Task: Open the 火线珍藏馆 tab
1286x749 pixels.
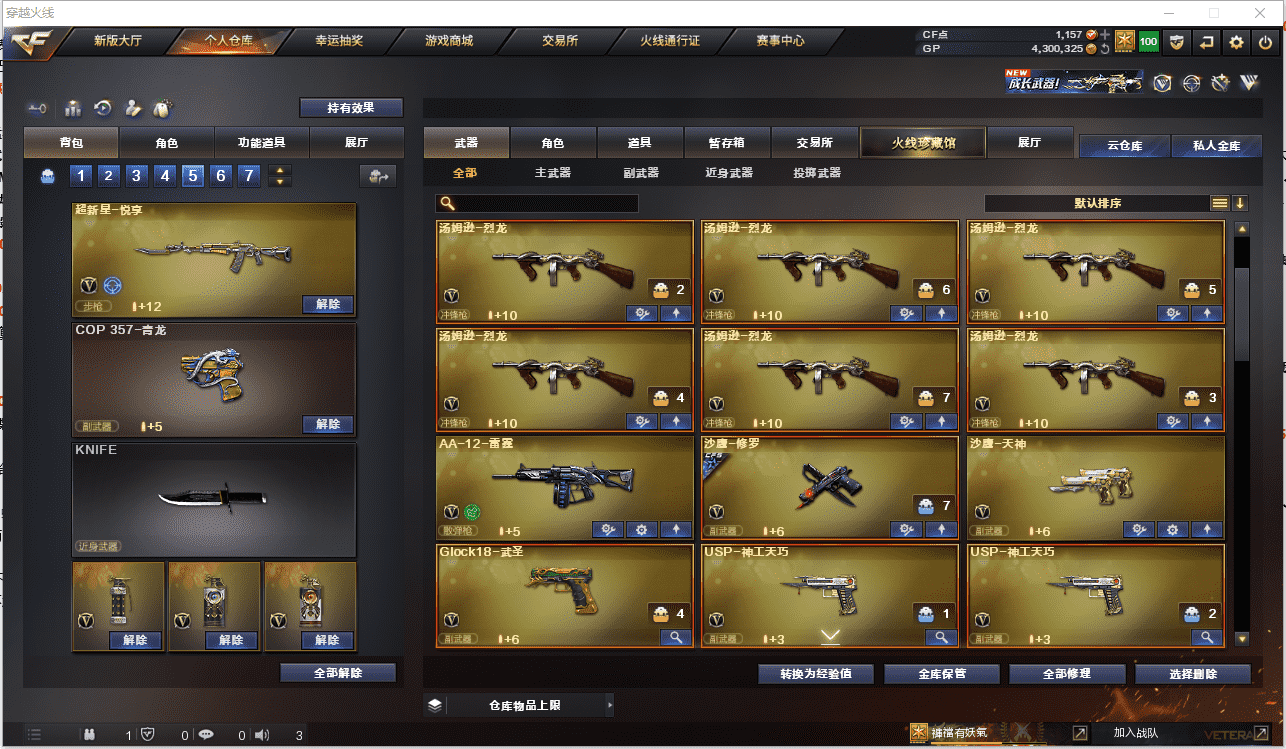Action: (923, 143)
